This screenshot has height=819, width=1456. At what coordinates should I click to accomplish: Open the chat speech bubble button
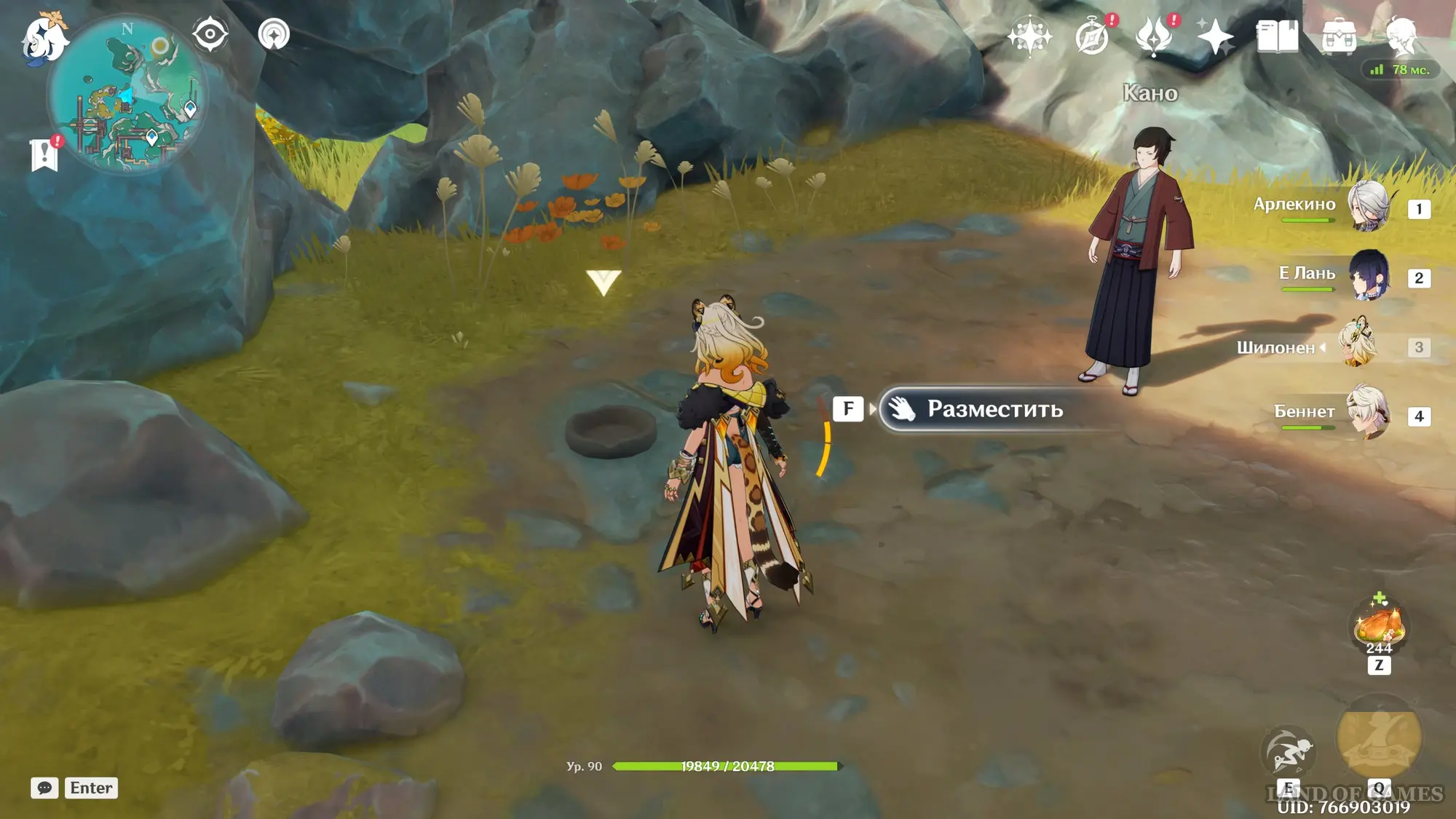tap(44, 788)
